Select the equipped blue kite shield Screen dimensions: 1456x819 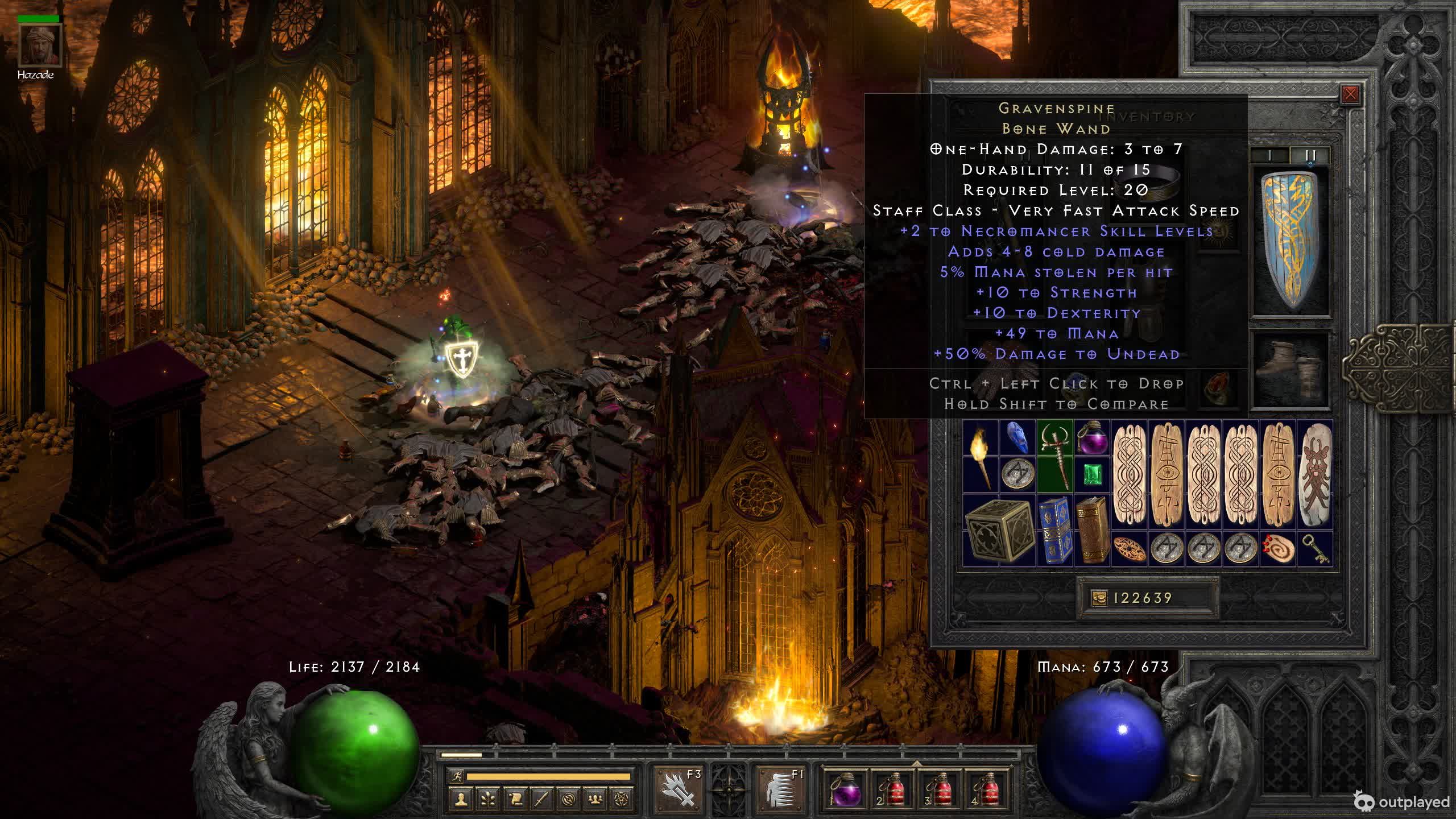[x=1292, y=242]
